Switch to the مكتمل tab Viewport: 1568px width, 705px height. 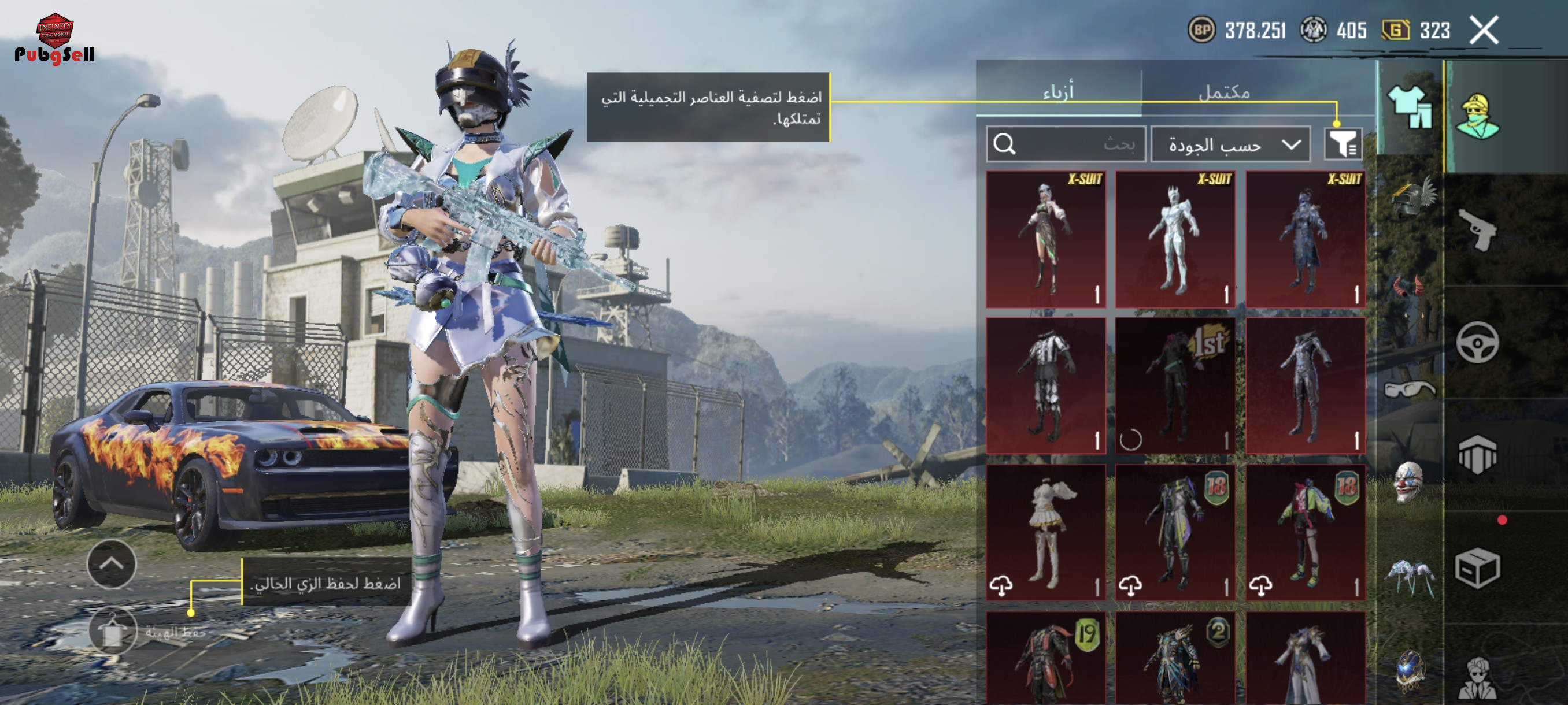[x=1223, y=92]
